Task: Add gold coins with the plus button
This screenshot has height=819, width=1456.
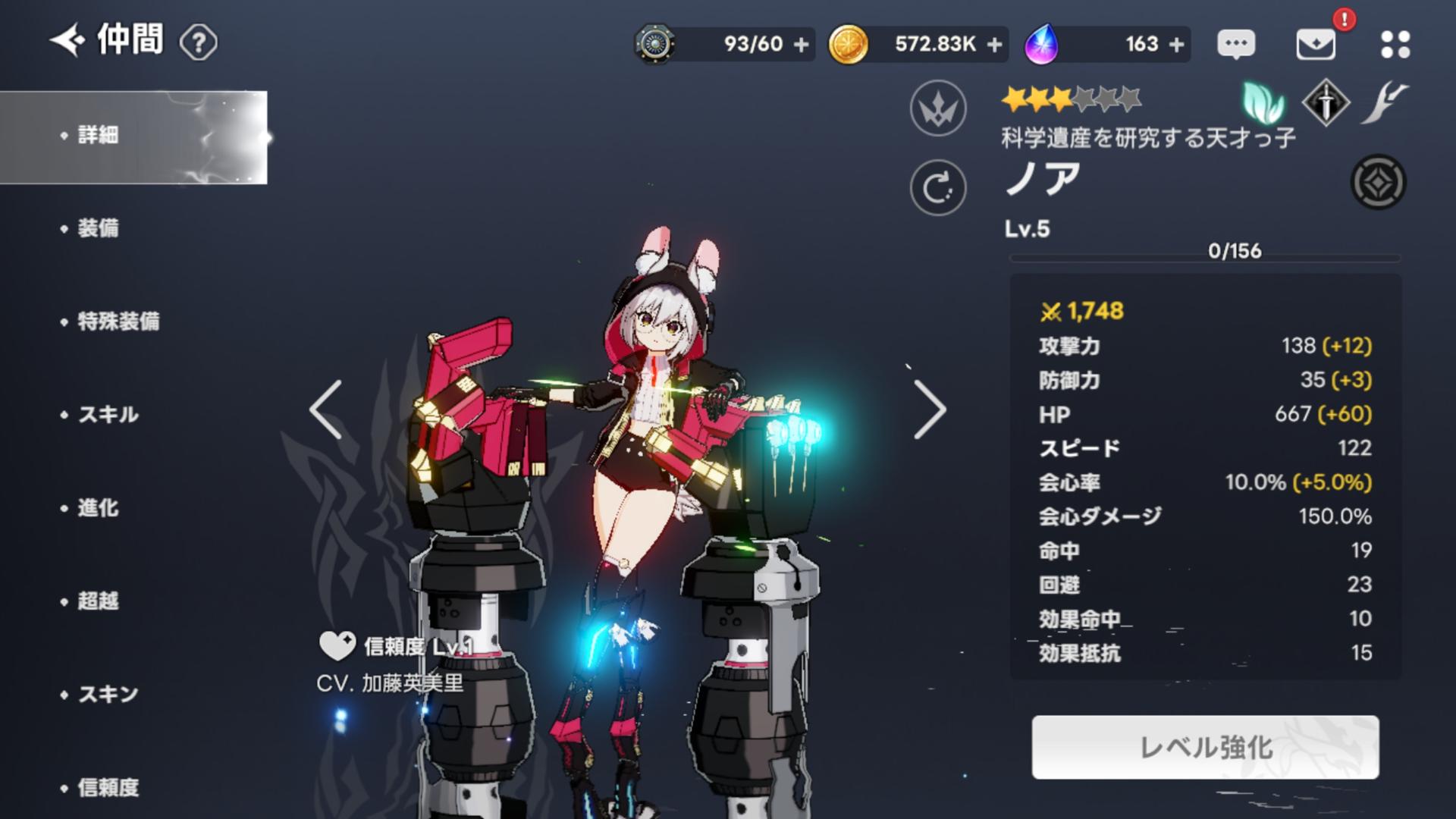Action: point(995,45)
